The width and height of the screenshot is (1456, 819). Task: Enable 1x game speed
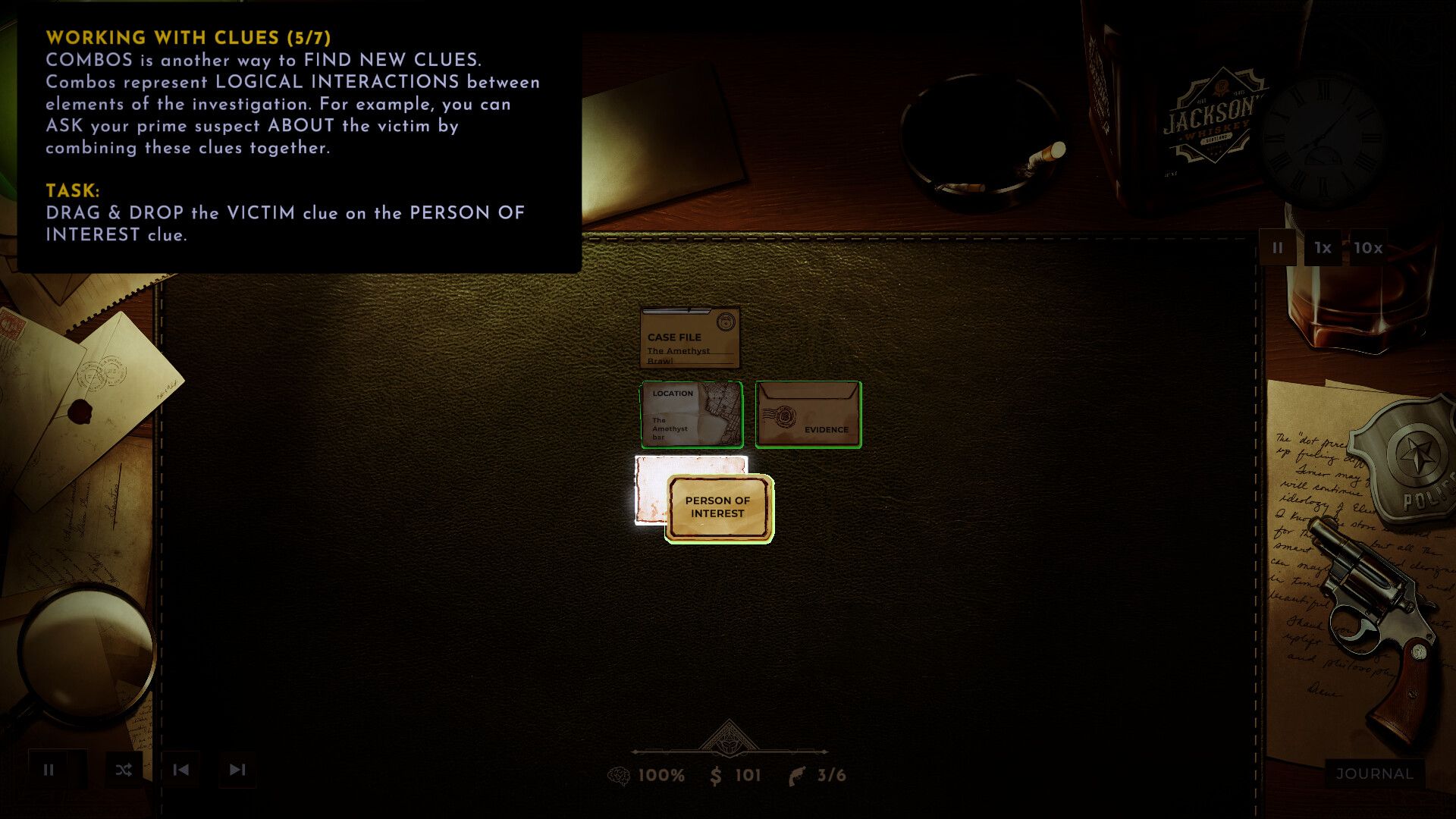[1321, 247]
